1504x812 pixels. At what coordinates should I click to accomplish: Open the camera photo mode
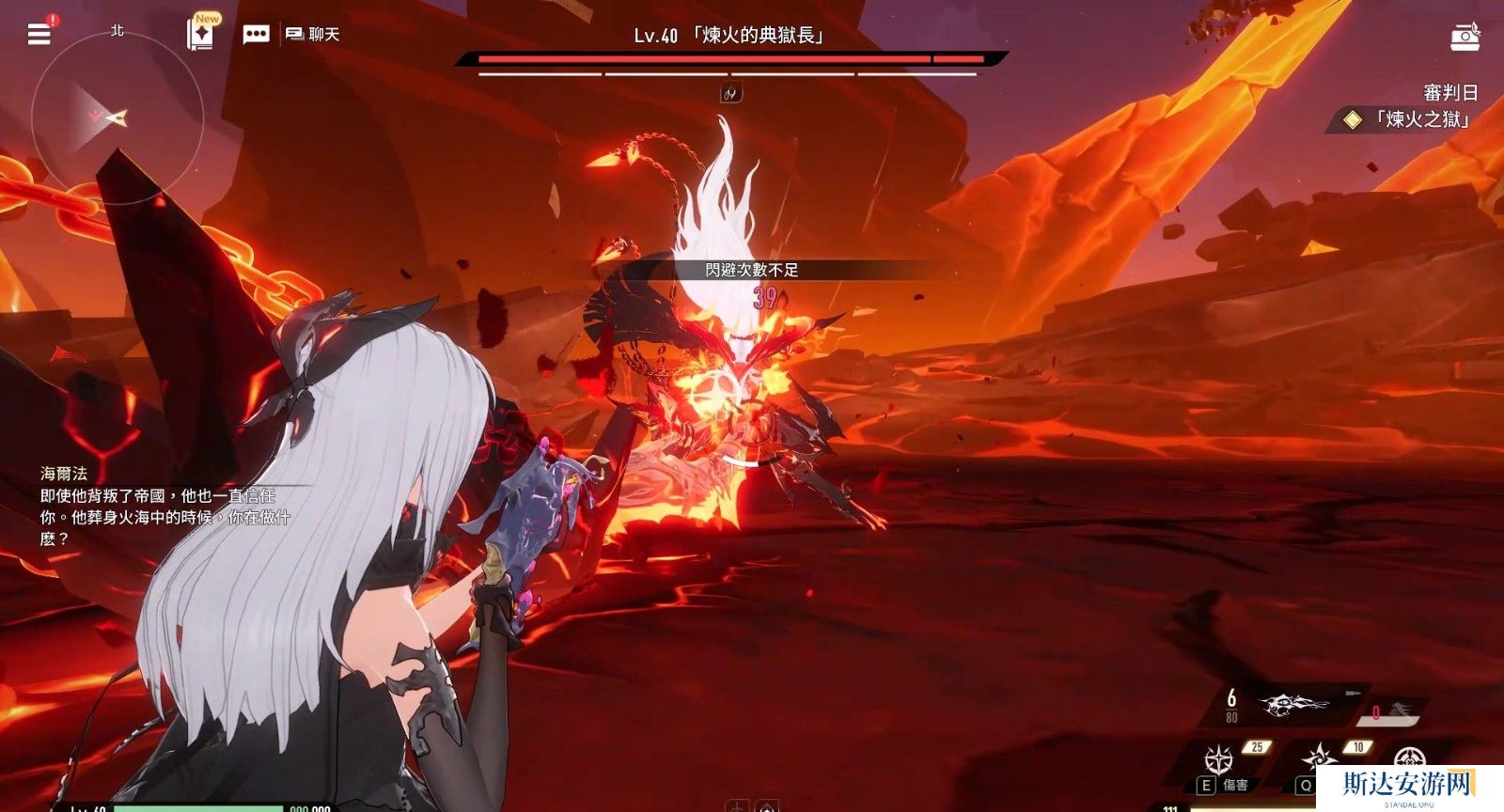(1465, 36)
